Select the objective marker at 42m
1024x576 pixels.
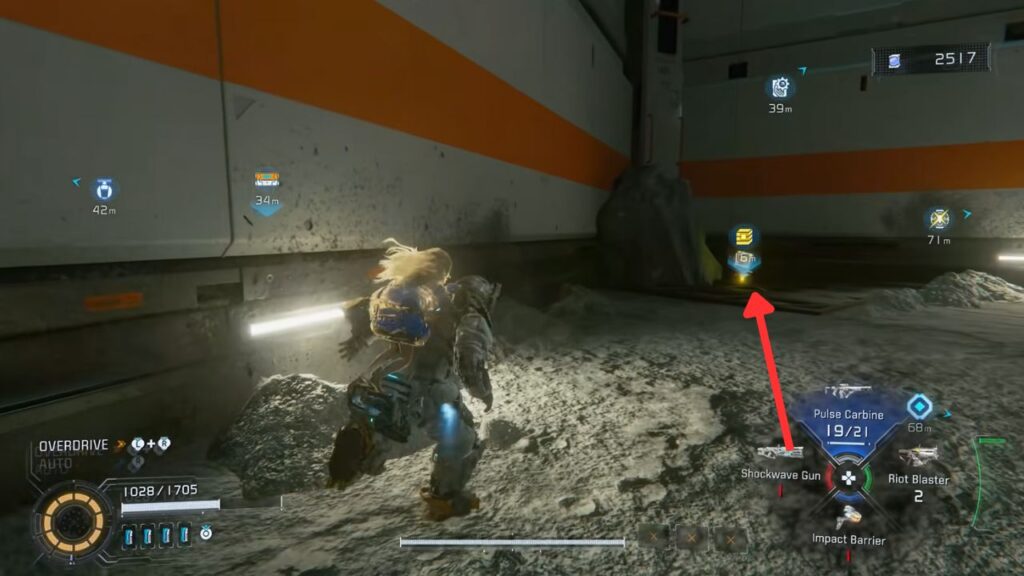pyautogui.click(x=105, y=188)
